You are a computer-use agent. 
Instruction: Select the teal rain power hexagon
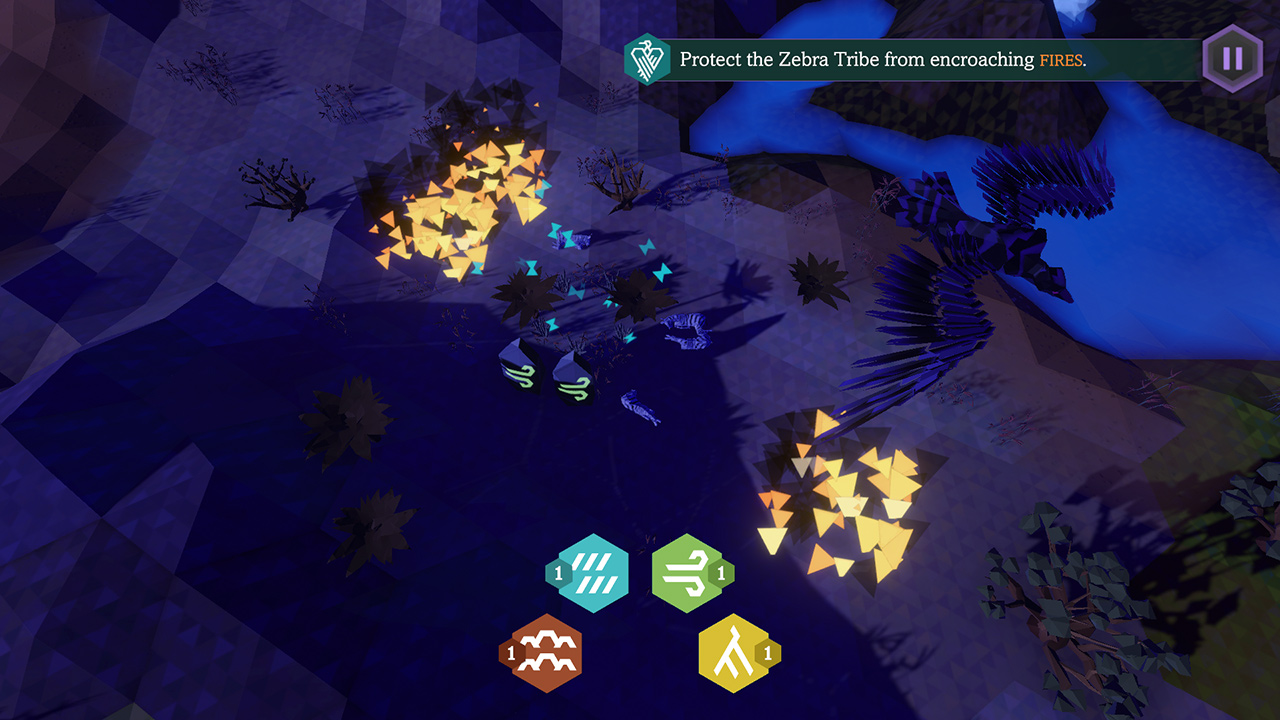click(x=592, y=572)
